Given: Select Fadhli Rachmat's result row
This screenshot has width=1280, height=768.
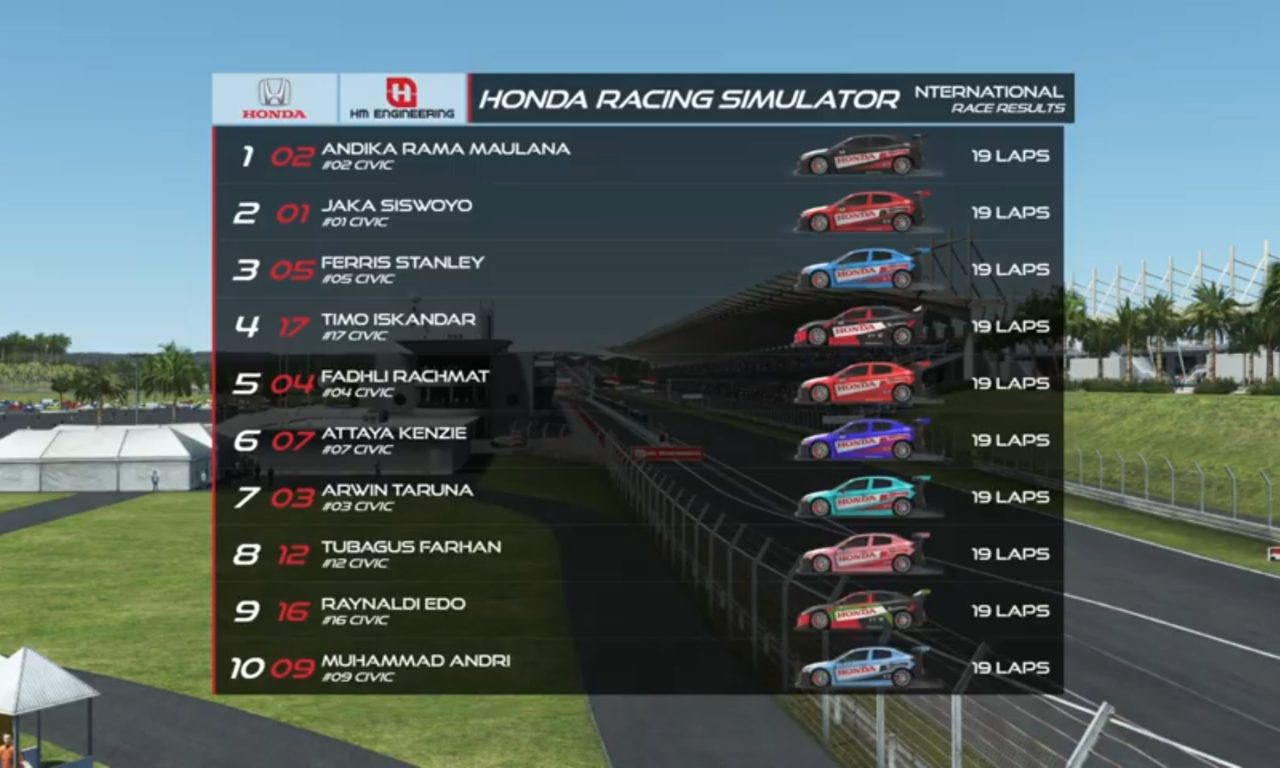Looking at the screenshot, I should click(638, 384).
